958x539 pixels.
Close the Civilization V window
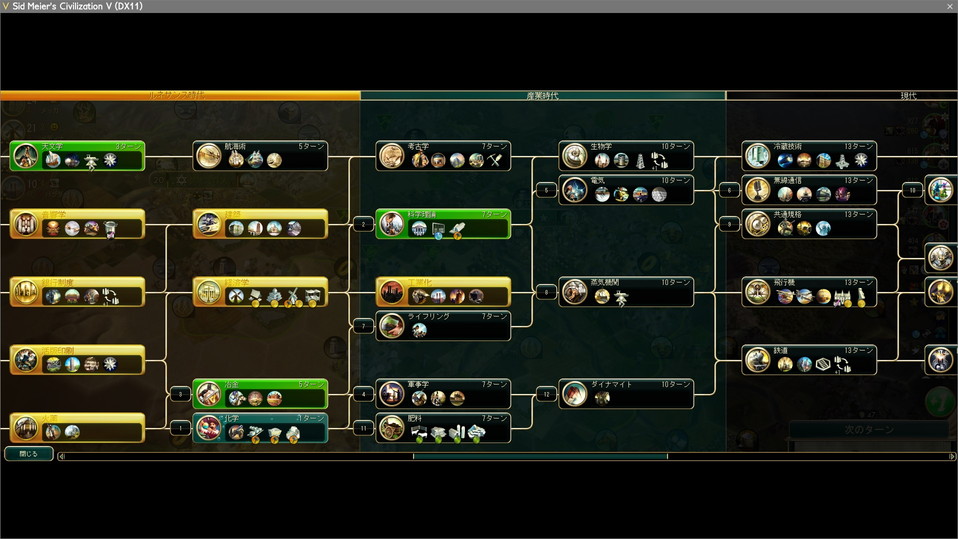949,6
